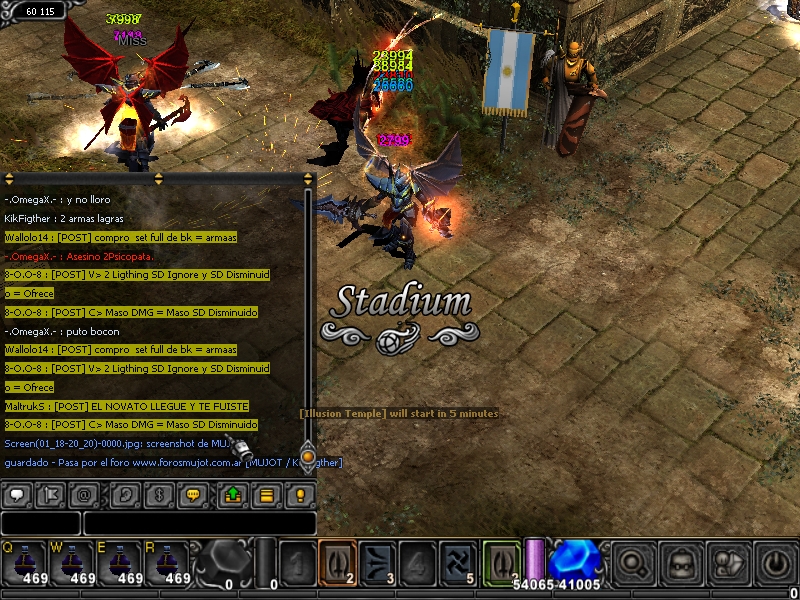Select the flag chat filter button
The height and width of the screenshot is (600, 800).
click(x=50, y=494)
